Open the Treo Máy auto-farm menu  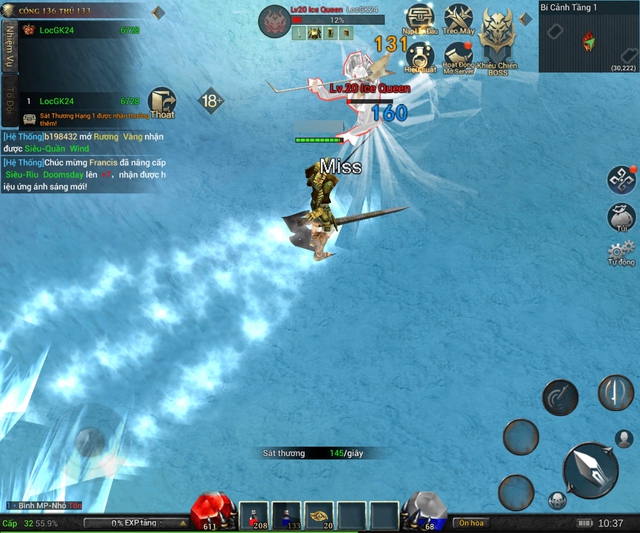(x=458, y=20)
